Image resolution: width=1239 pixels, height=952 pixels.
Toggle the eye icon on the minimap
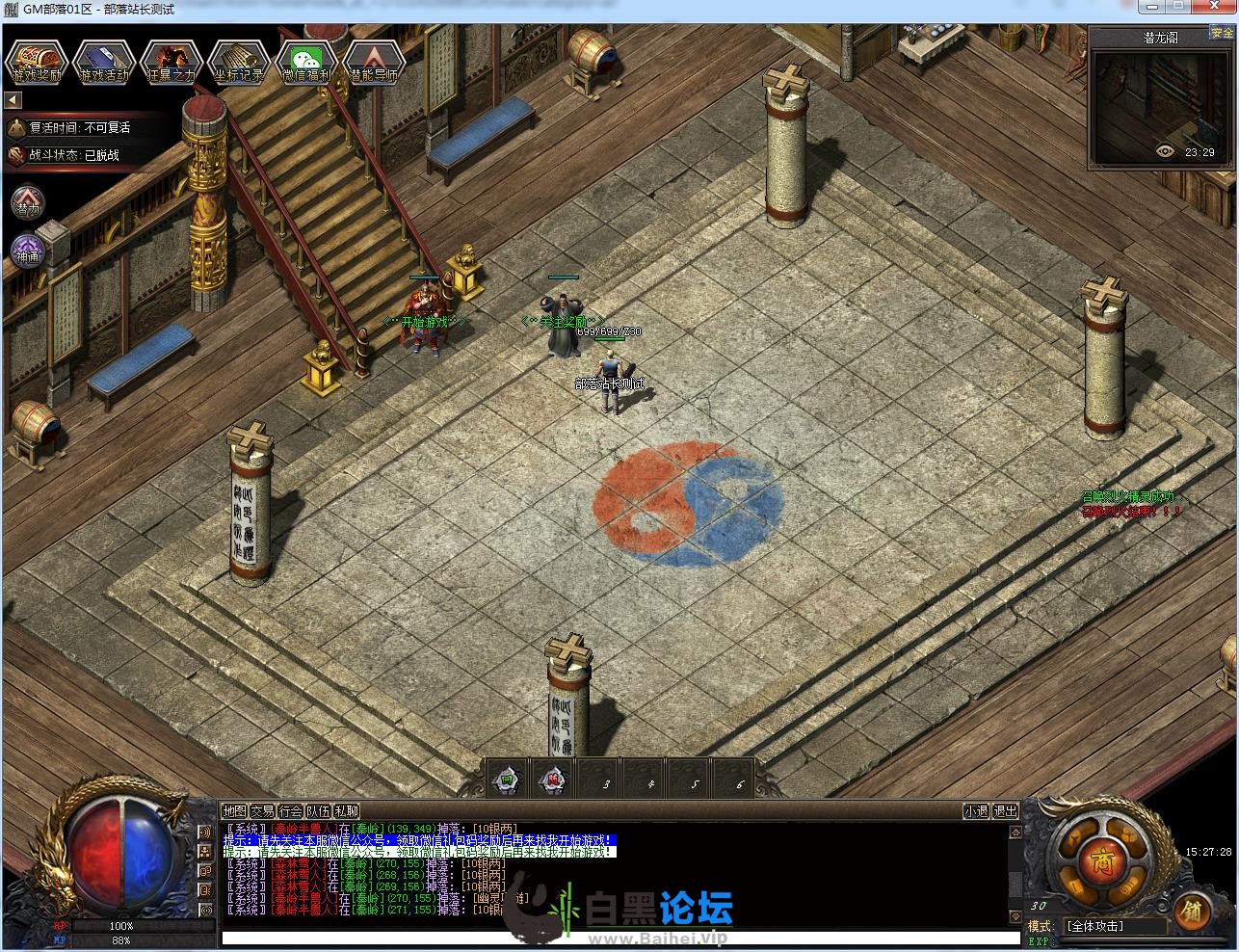(1166, 151)
